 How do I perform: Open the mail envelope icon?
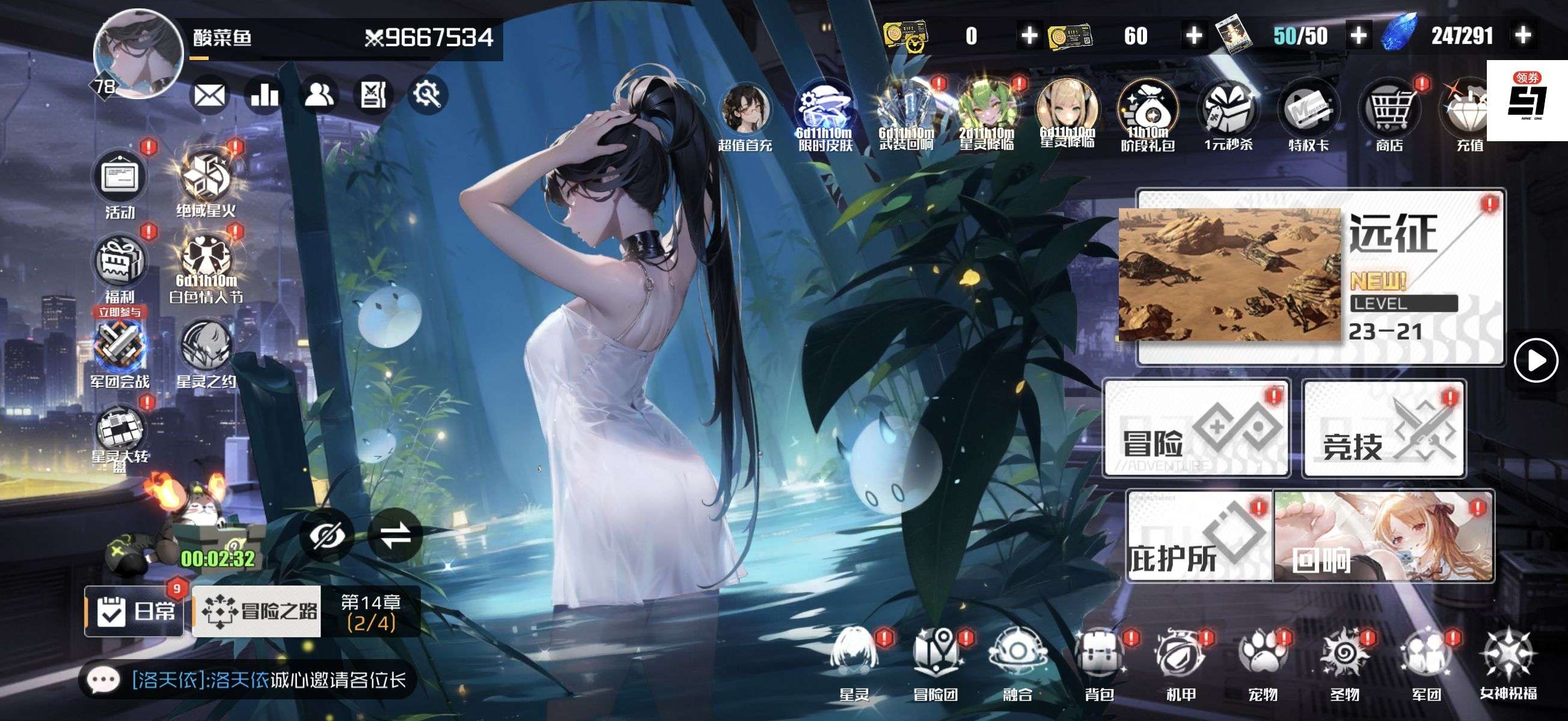point(209,96)
